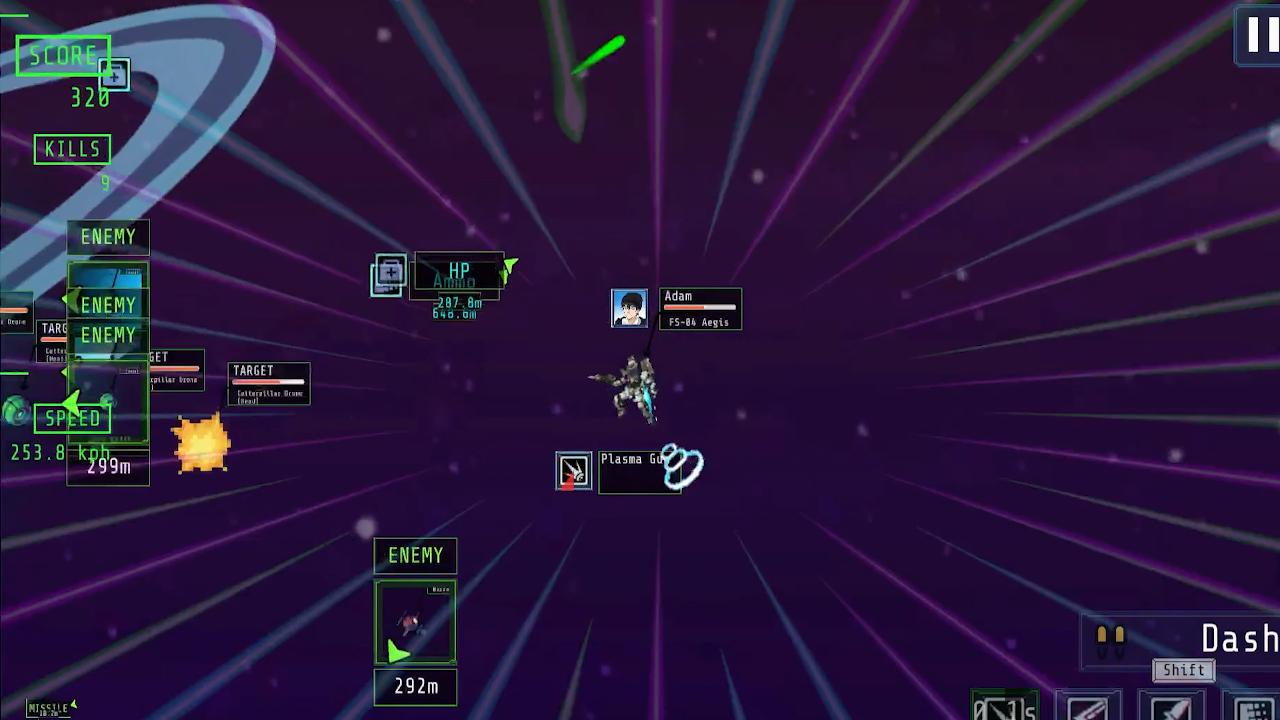Image resolution: width=1280 pixels, height=720 pixels.
Task: Click Adam's character portrait
Action: point(629,307)
